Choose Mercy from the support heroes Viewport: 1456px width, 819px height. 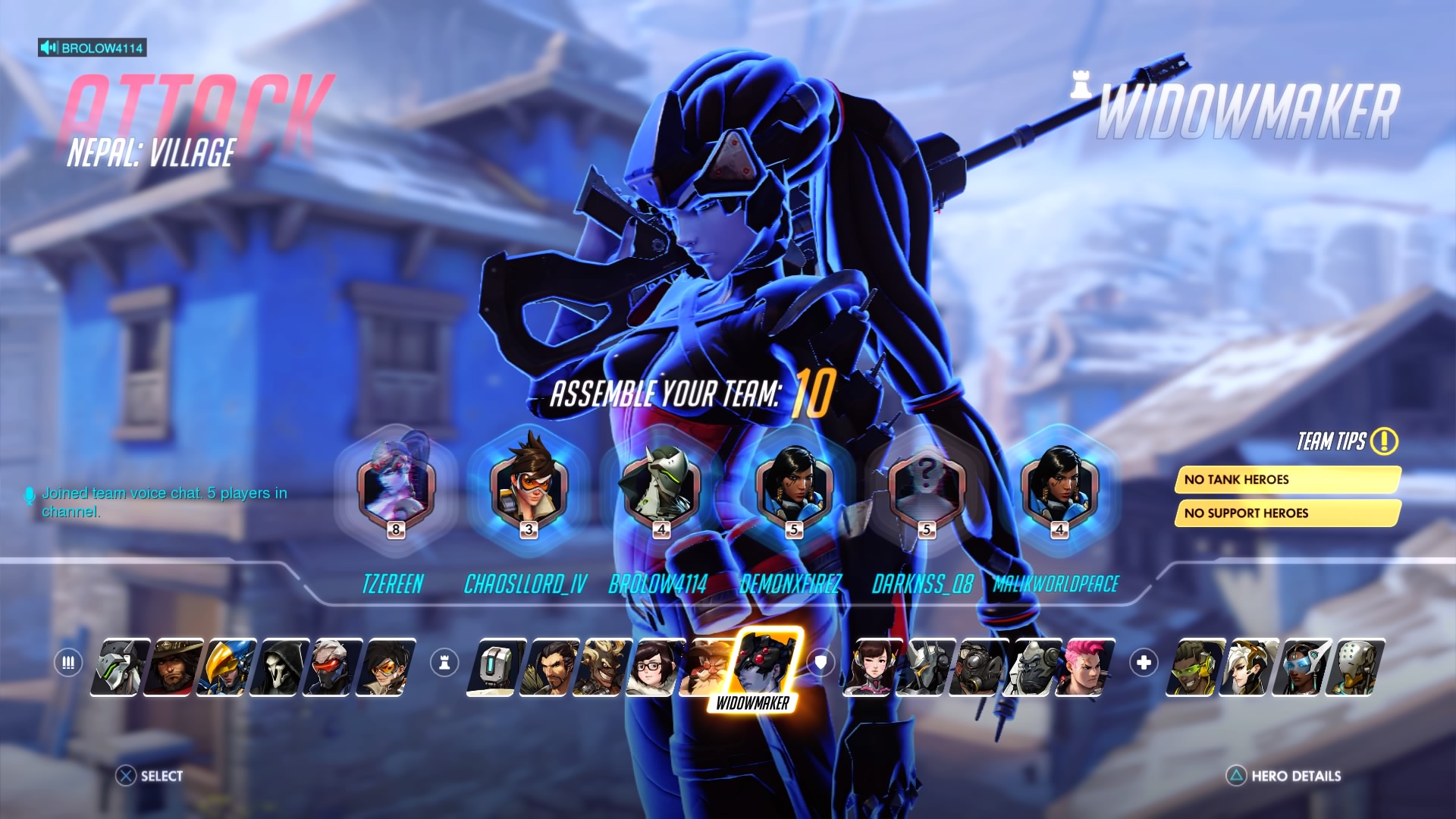click(1248, 667)
